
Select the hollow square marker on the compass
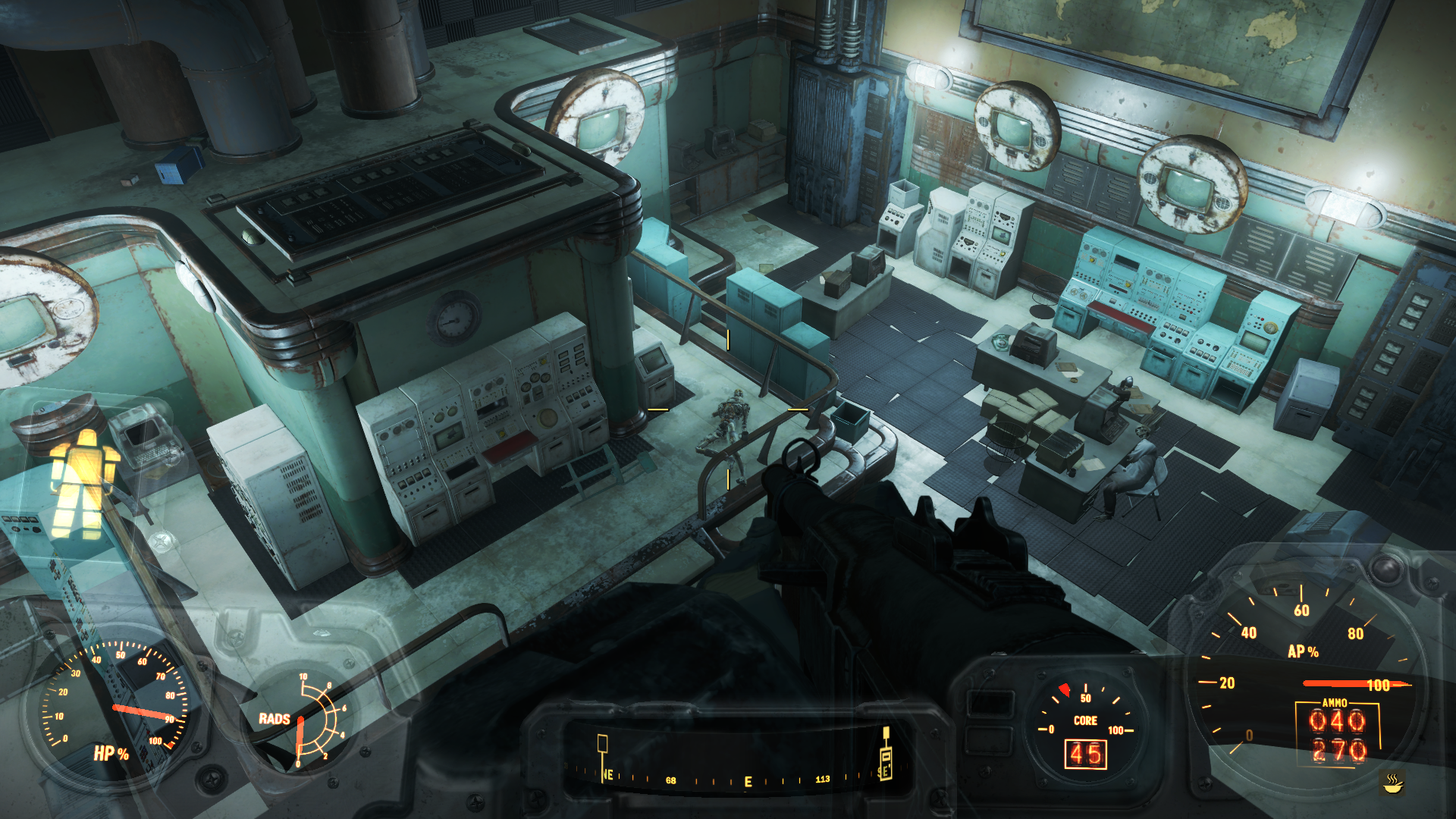tap(602, 743)
